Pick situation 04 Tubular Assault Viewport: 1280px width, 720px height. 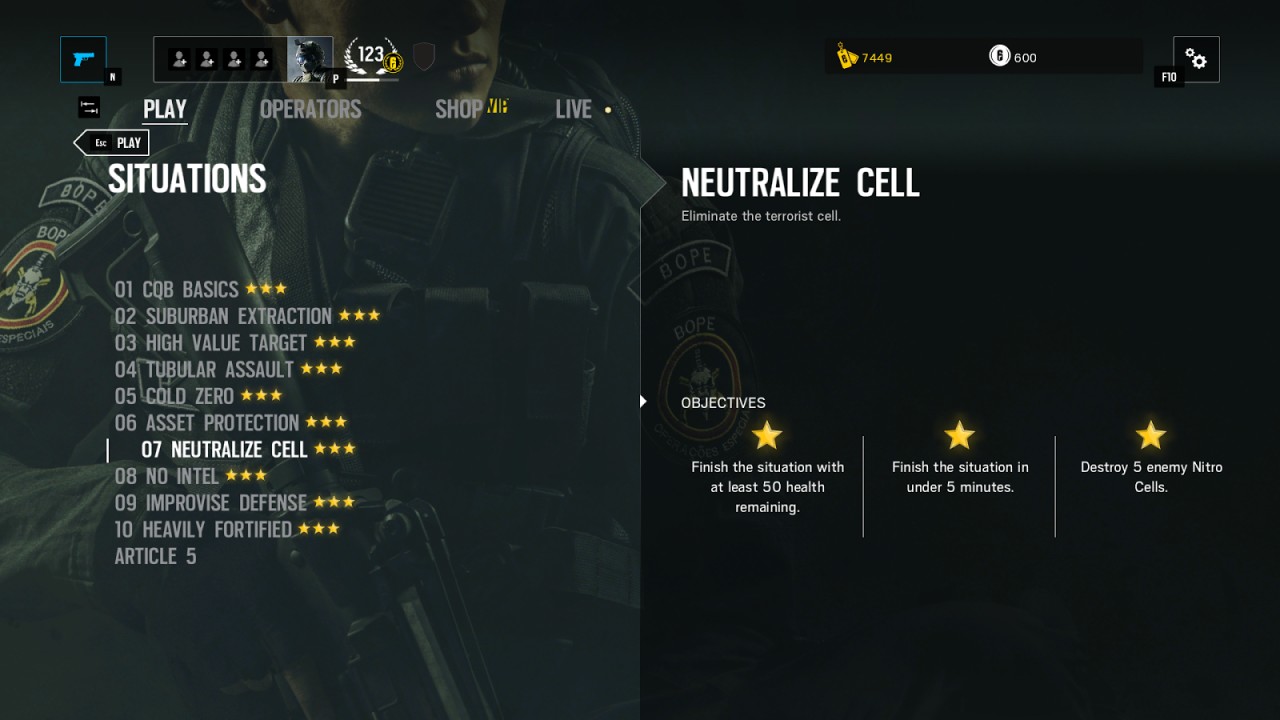point(205,370)
